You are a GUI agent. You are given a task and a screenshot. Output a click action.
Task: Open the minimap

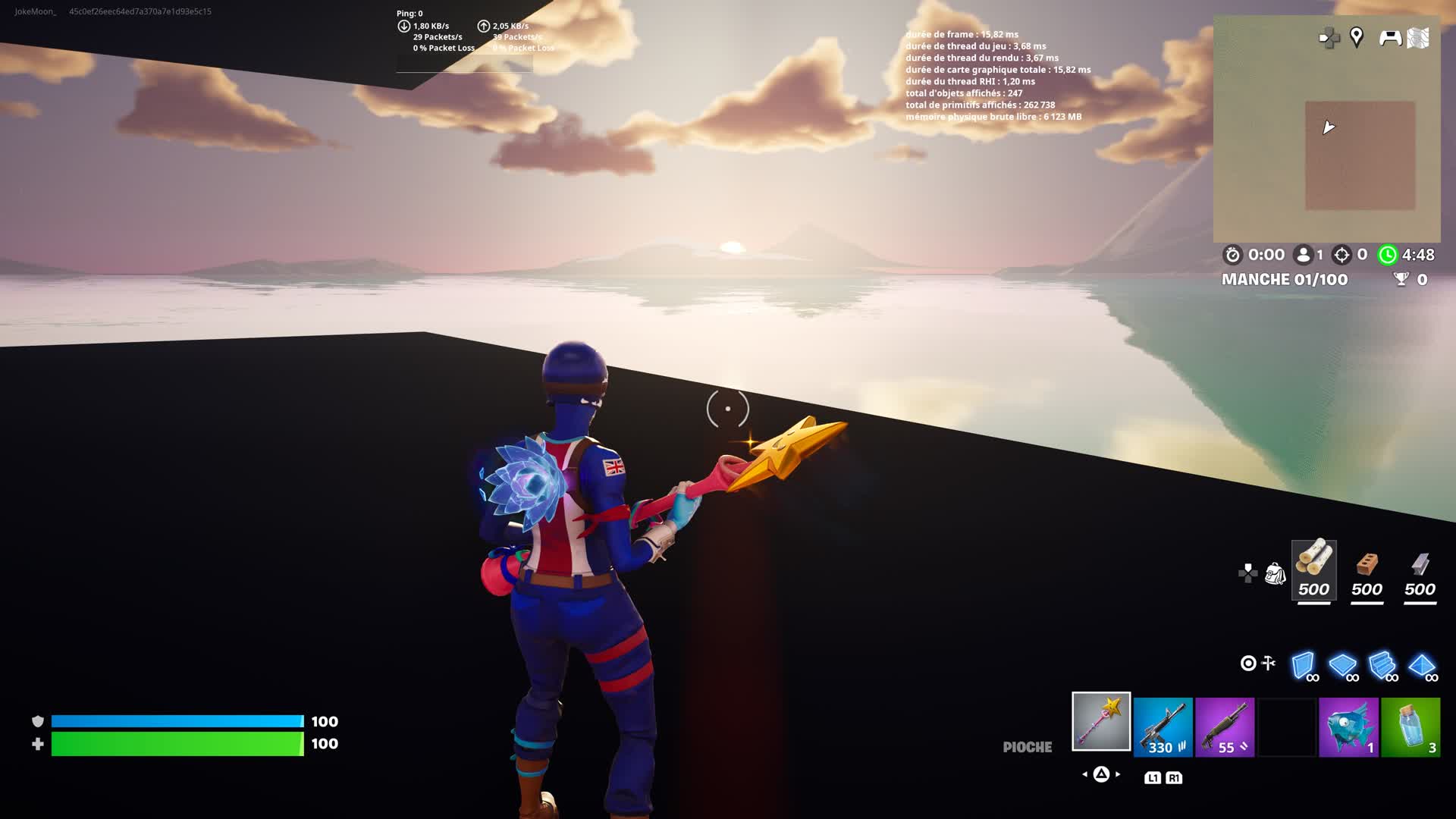coord(1326,144)
